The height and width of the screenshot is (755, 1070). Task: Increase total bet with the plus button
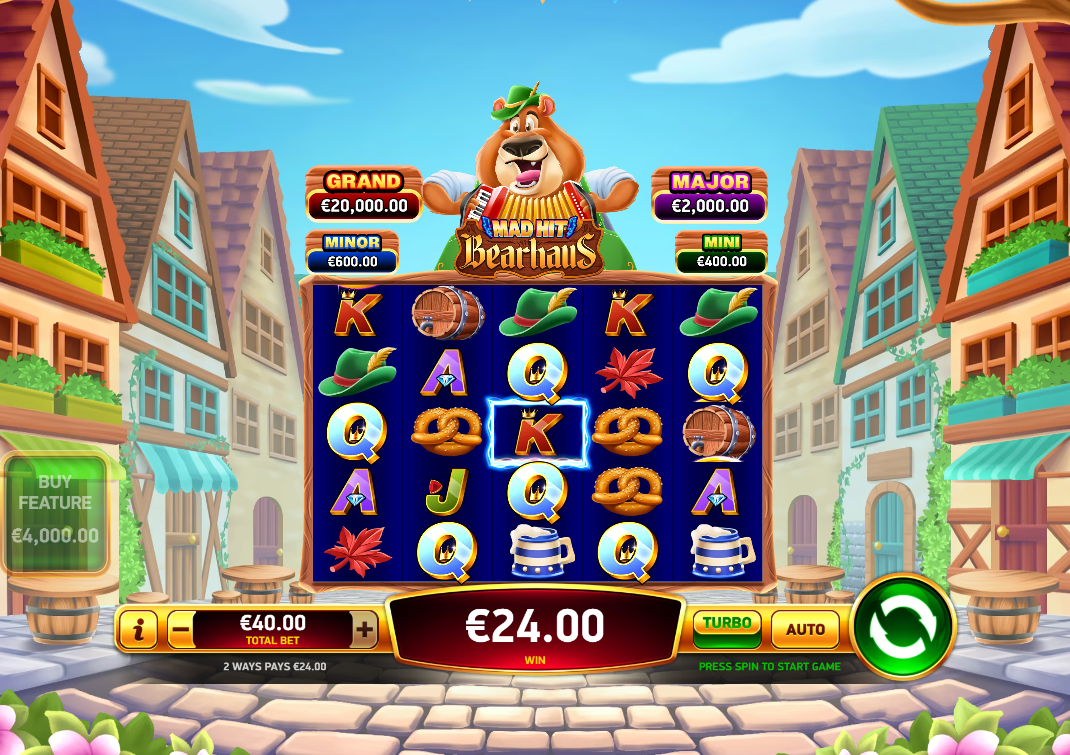[365, 630]
